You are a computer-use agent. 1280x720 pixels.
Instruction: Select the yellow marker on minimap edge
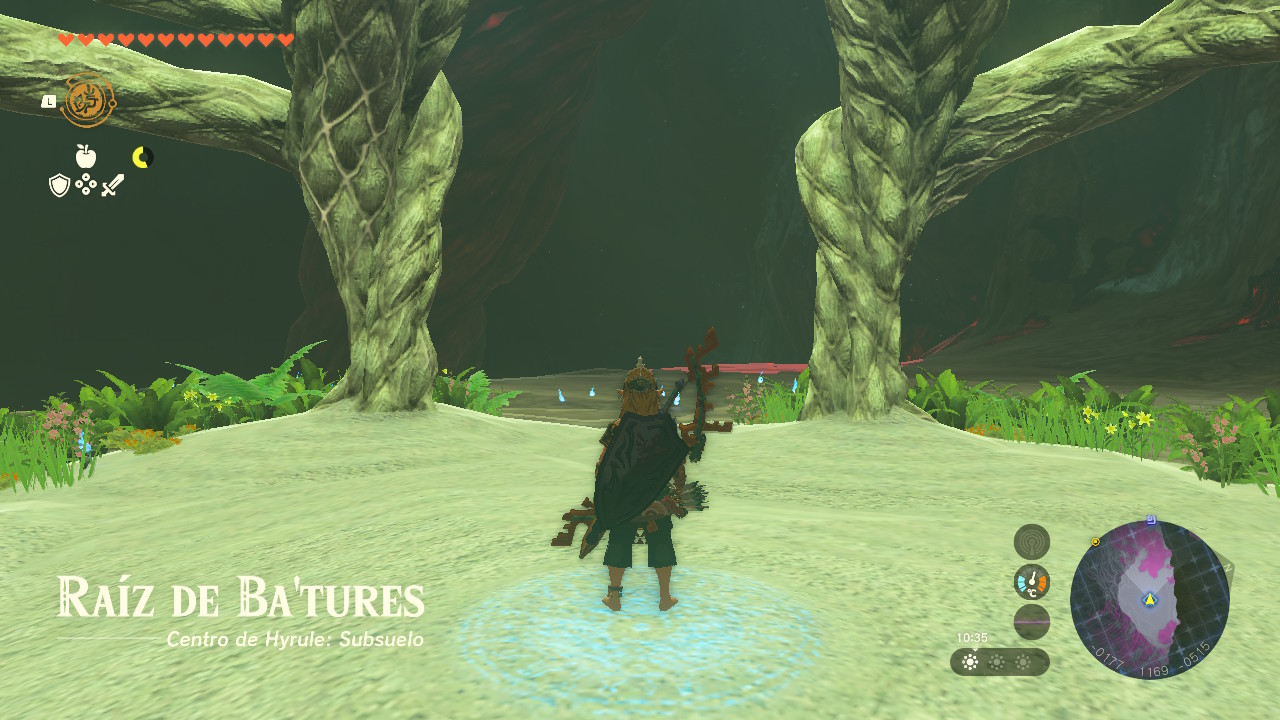pos(1096,542)
